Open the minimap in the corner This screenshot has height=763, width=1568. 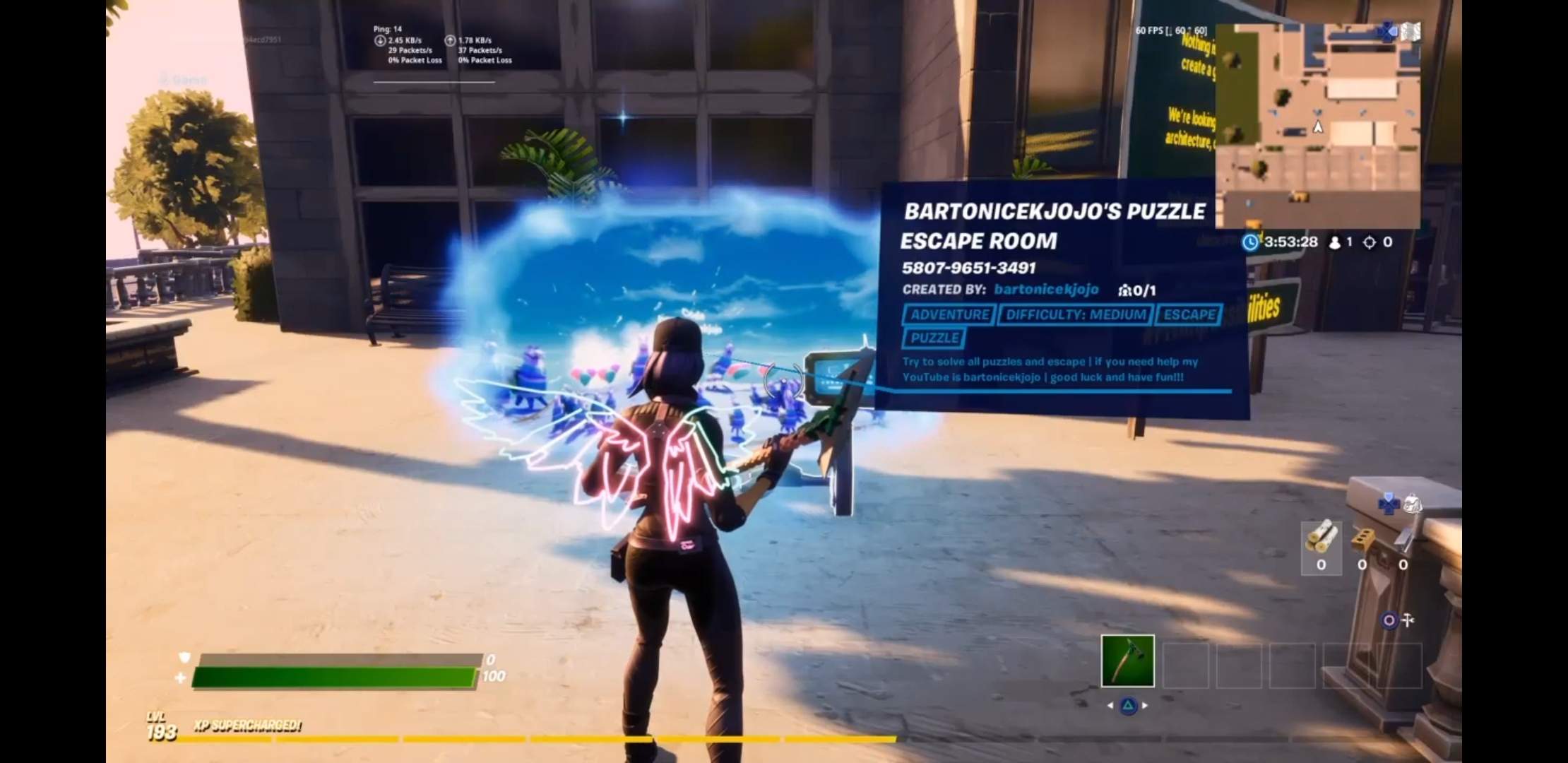[1317, 126]
